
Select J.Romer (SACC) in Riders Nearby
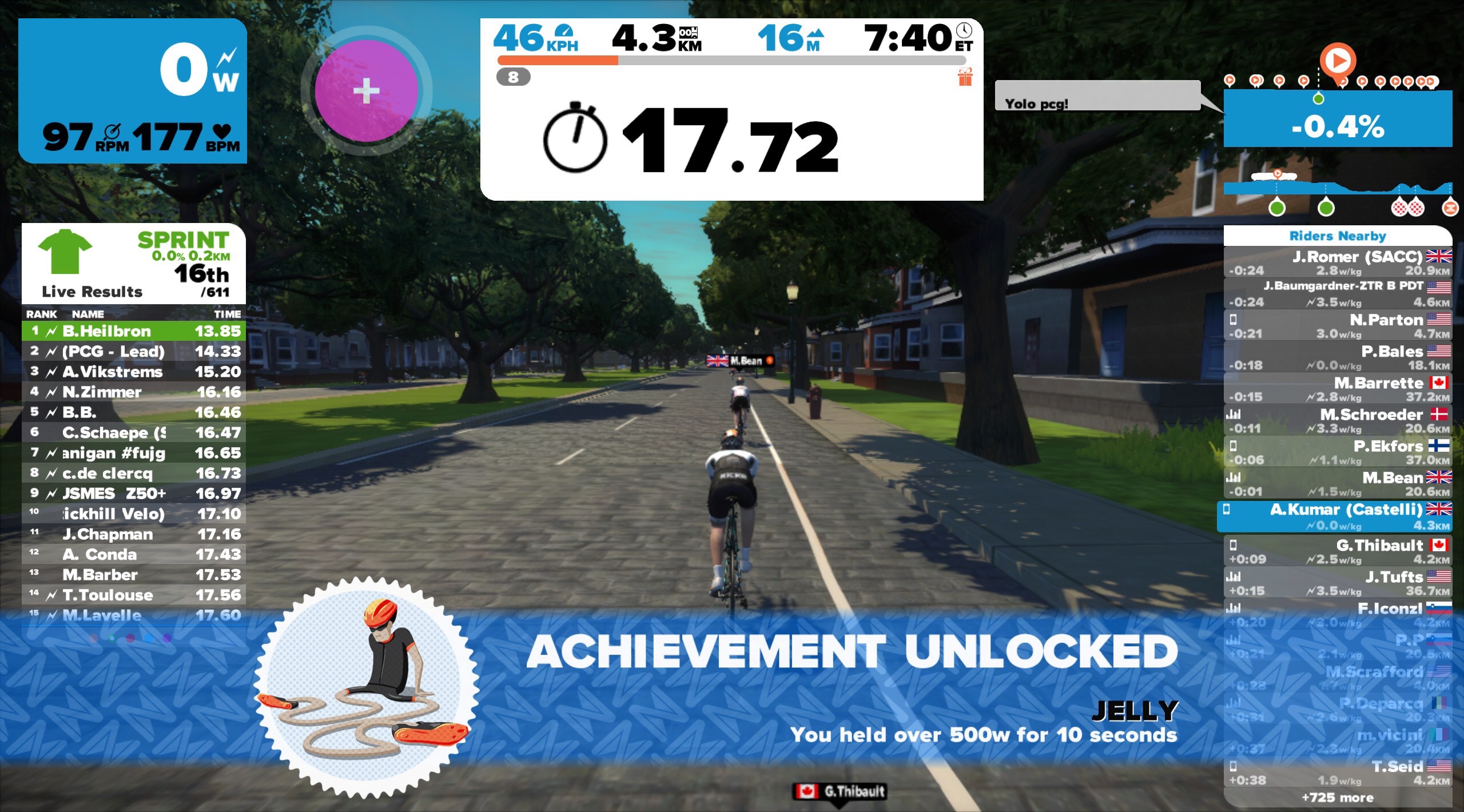[1337, 262]
